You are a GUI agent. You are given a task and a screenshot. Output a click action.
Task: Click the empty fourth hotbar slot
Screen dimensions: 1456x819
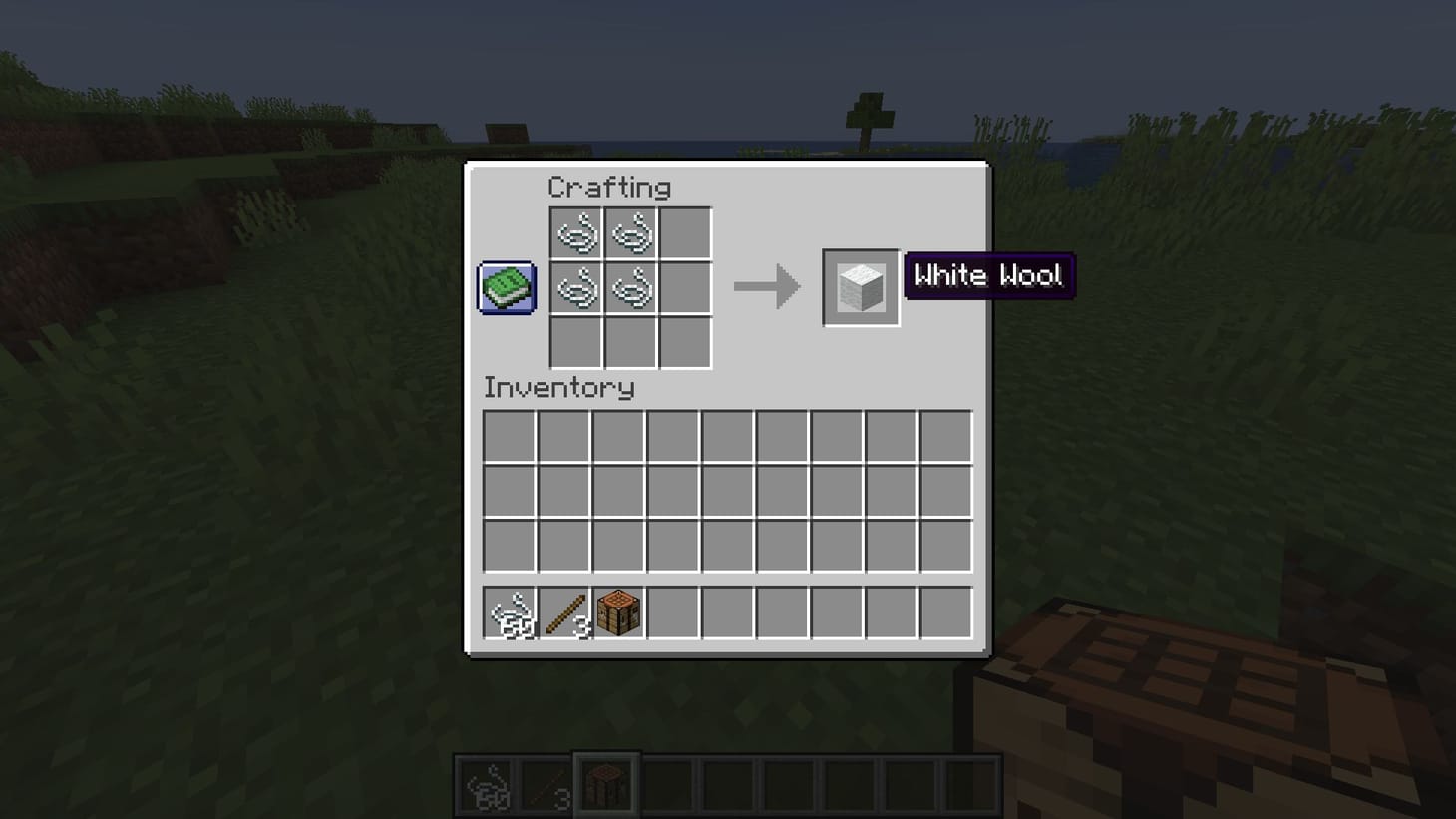pos(674,613)
